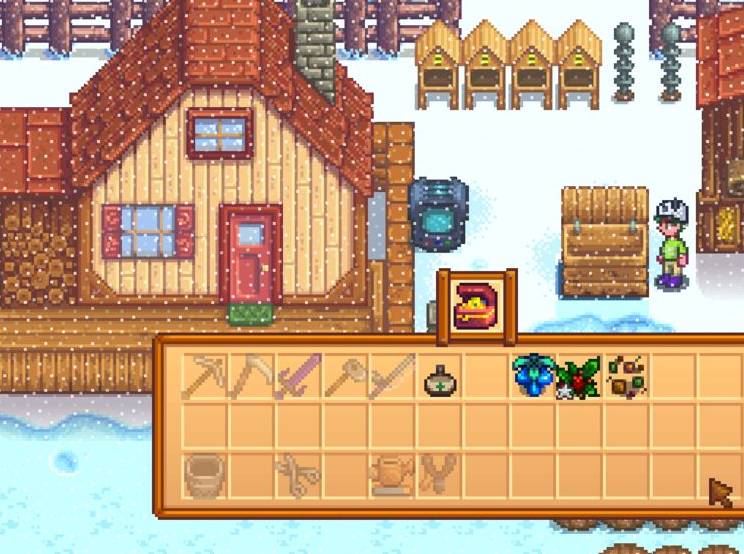This screenshot has height=554, width=744.
Task: Select the watering can slot
Action: tap(391, 475)
